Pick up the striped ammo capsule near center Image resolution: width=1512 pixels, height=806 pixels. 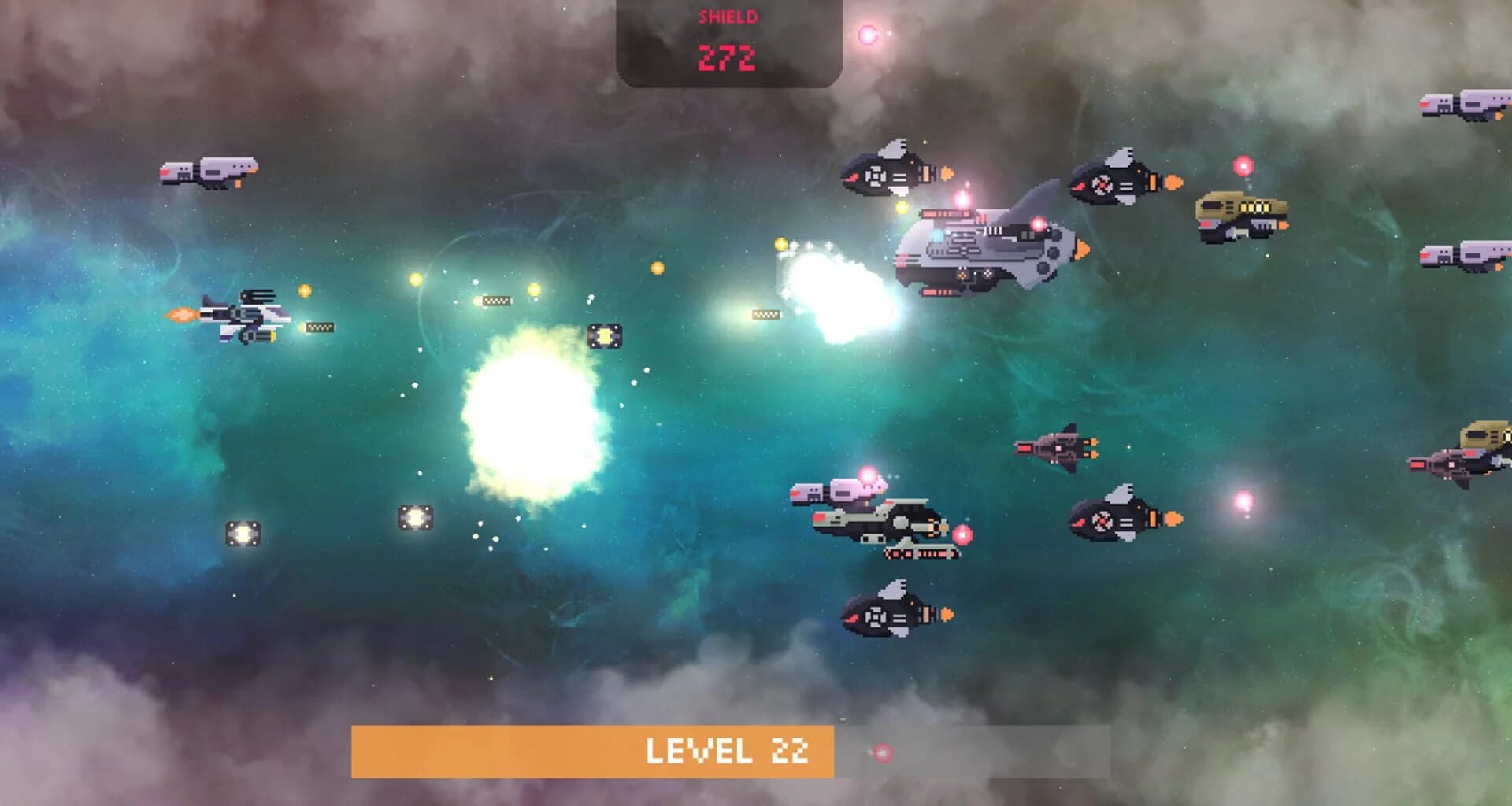[x=496, y=299]
